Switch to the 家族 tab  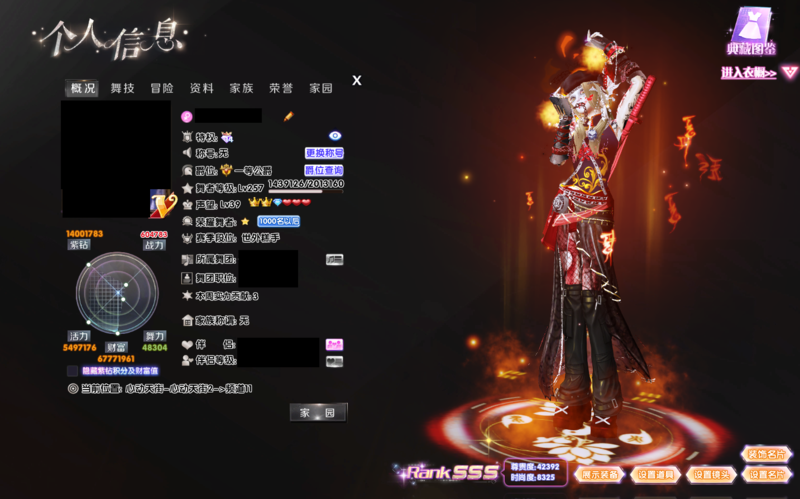pyautogui.click(x=241, y=88)
